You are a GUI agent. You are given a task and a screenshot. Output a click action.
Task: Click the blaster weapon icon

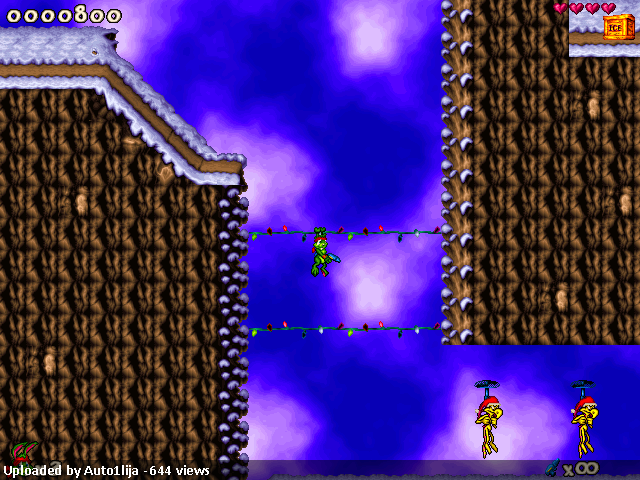552,467
